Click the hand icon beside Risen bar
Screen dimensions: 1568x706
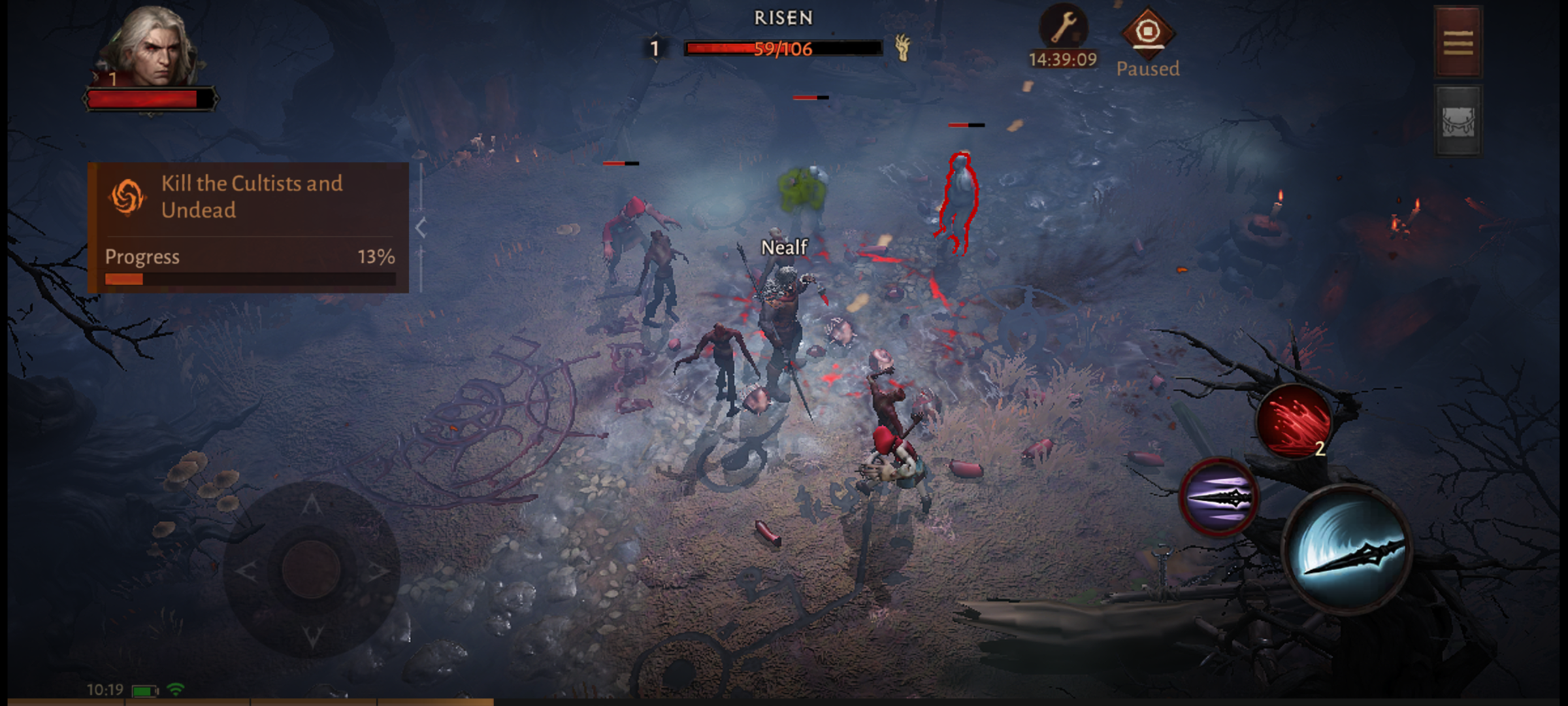[x=903, y=48]
